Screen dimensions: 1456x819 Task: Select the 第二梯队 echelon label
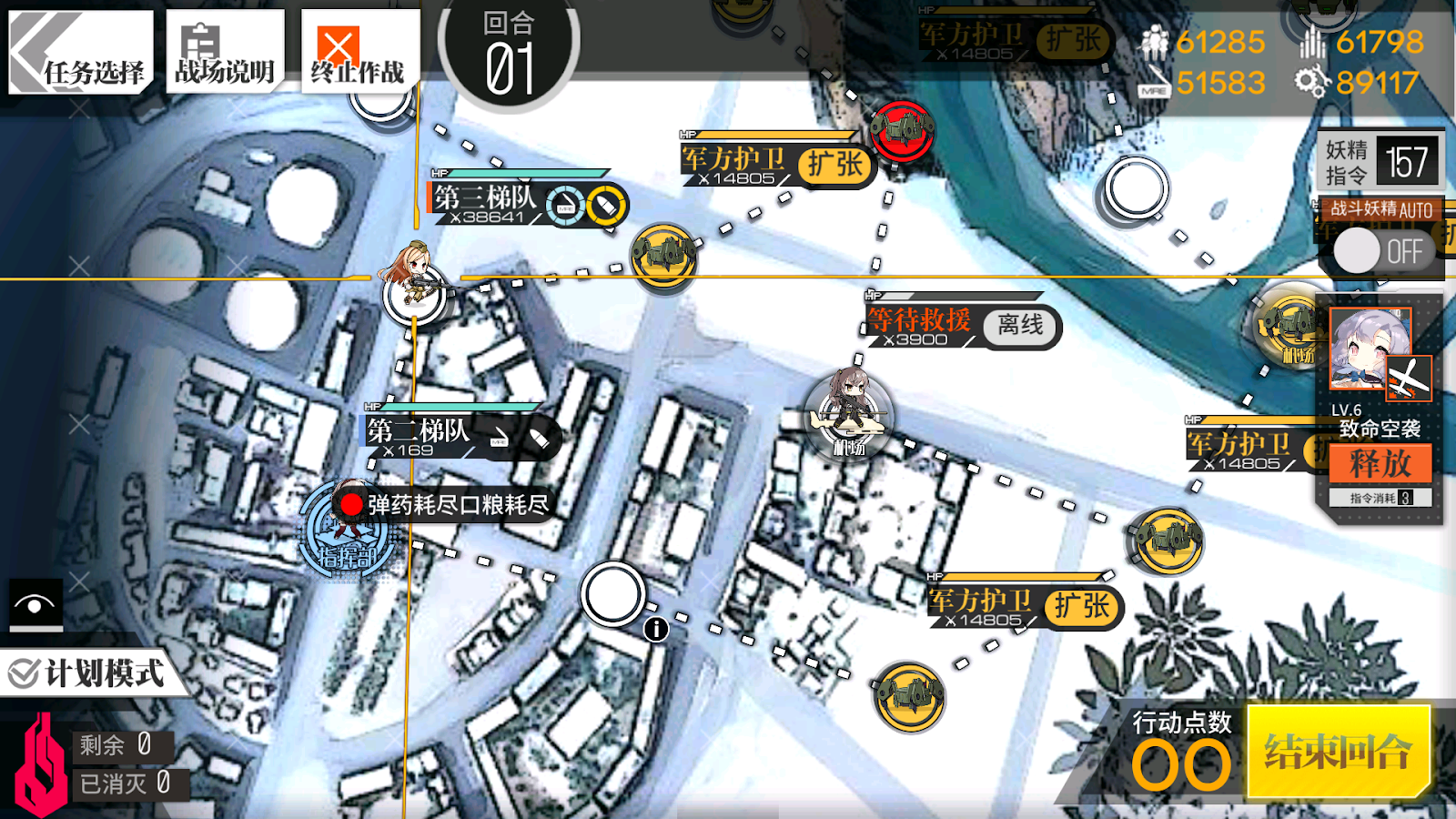[x=419, y=430]
